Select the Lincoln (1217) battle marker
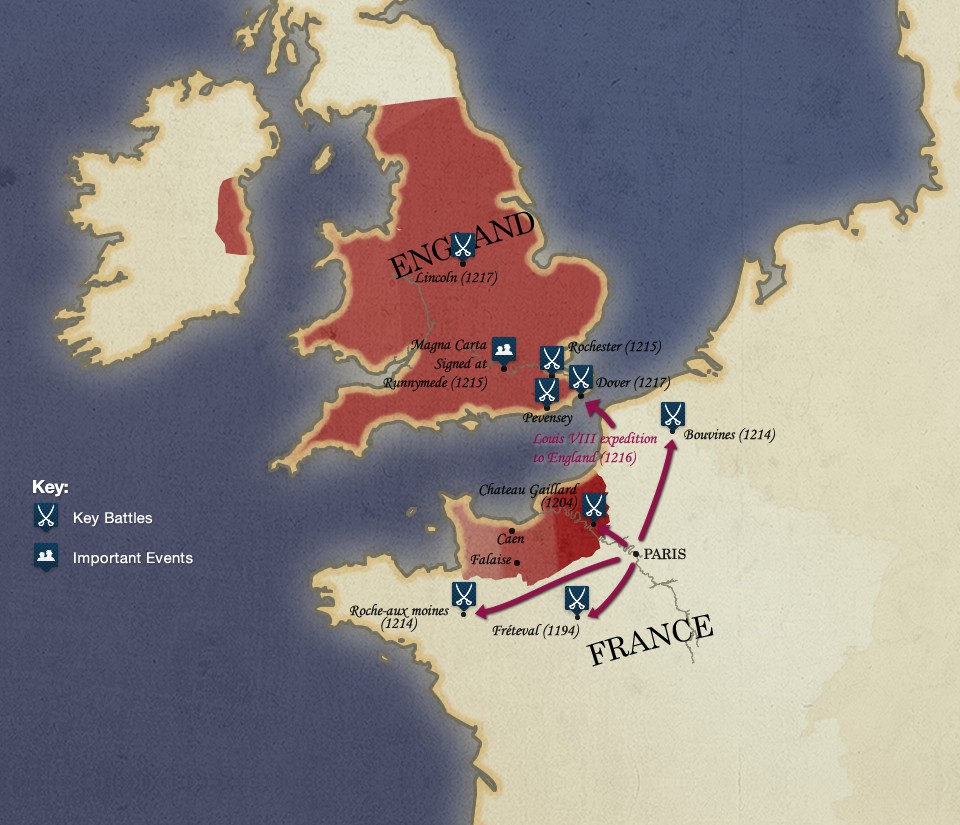 point(463,245)
